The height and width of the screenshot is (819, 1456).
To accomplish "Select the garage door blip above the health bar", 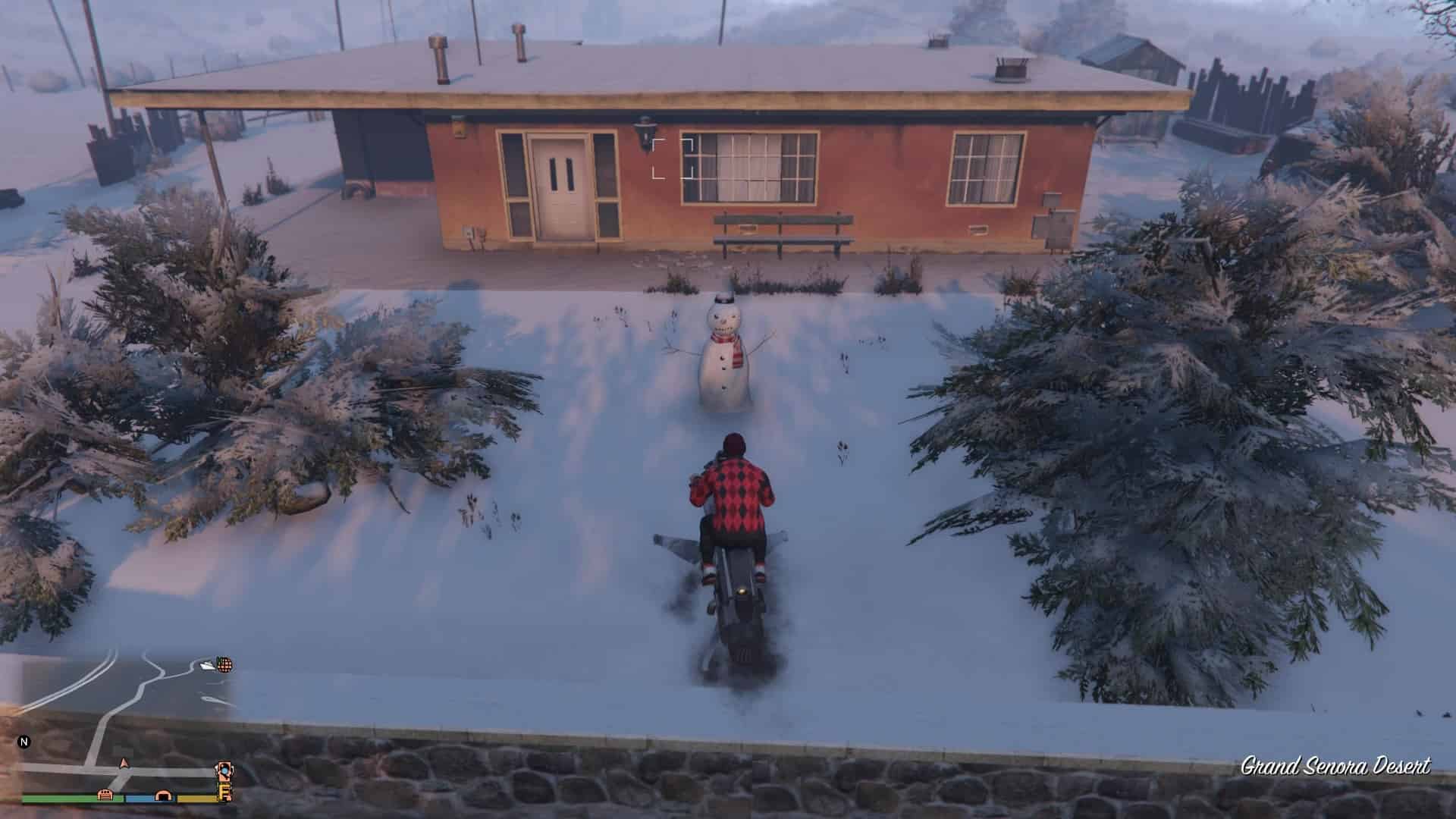I will [105, 795].
